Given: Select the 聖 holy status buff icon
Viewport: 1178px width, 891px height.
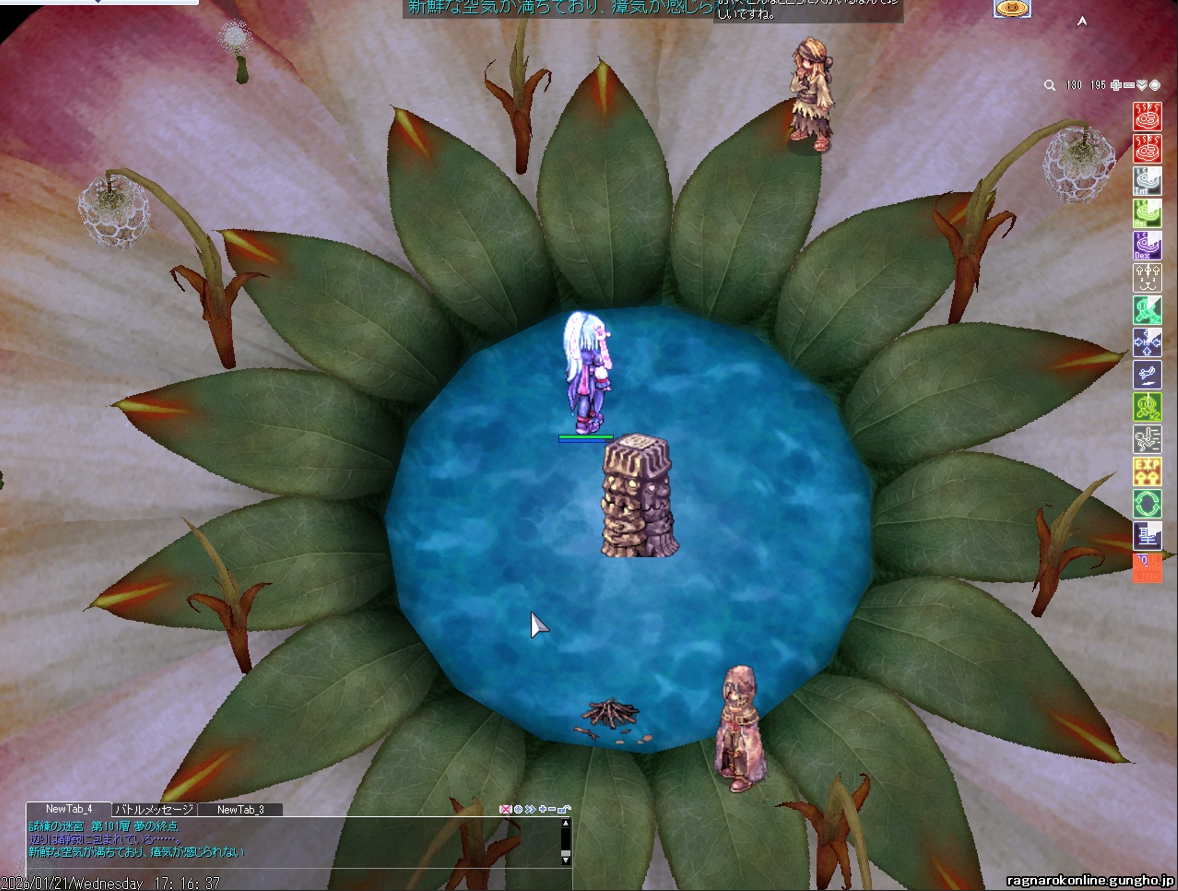Looking at the screenshot, I should coord(1147,536).
